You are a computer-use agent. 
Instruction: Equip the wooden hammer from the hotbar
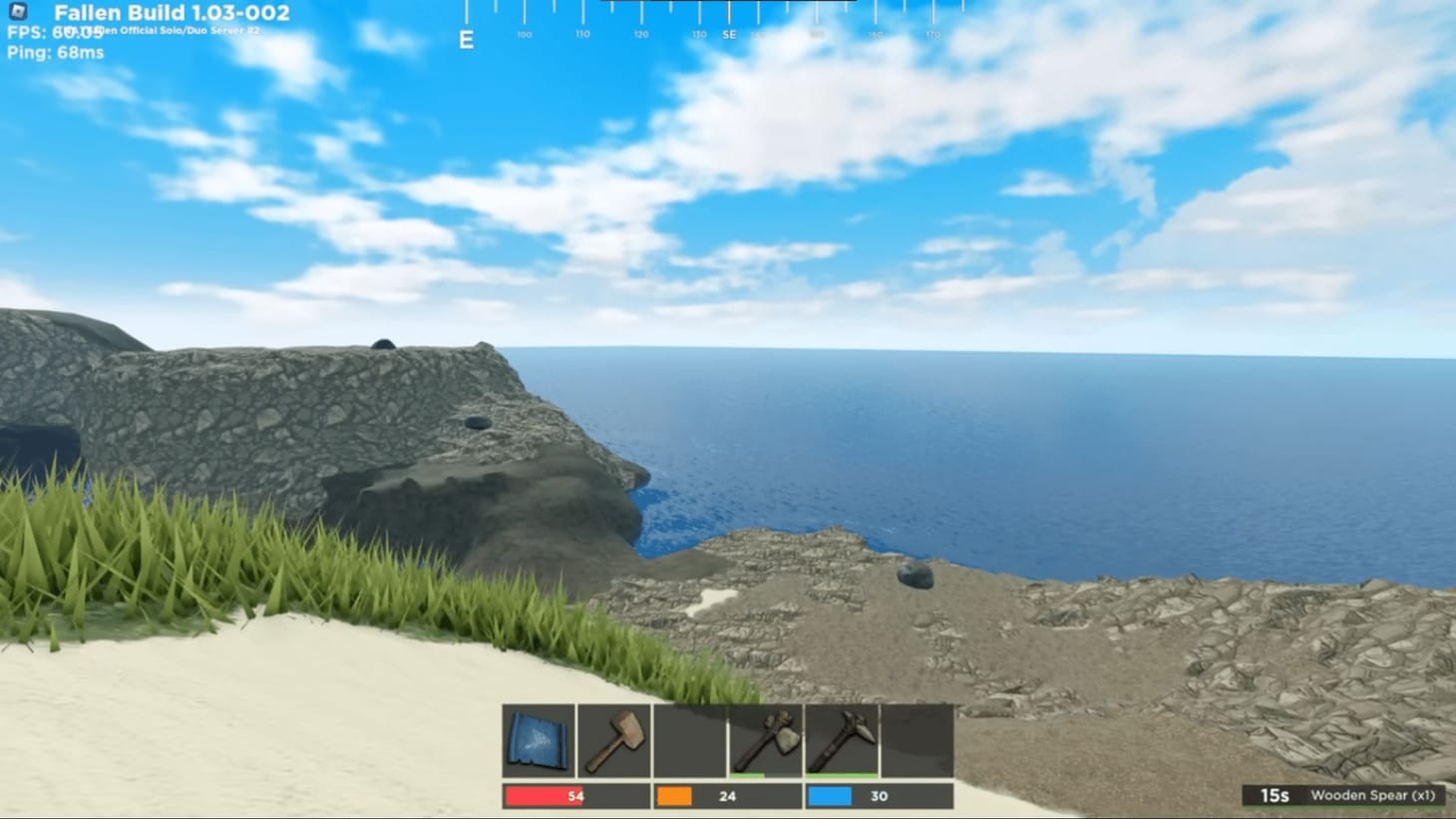[x=614, y=738]
